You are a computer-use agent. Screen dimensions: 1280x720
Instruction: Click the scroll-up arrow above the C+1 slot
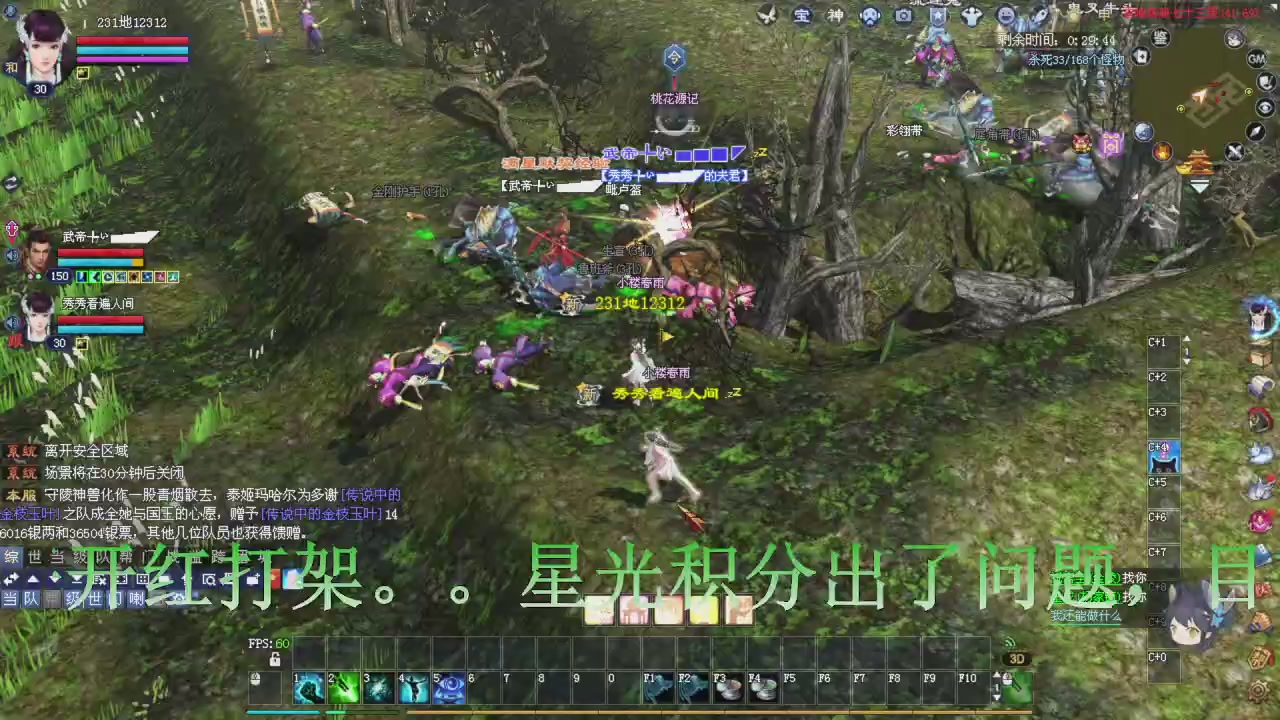point(1187,339)
